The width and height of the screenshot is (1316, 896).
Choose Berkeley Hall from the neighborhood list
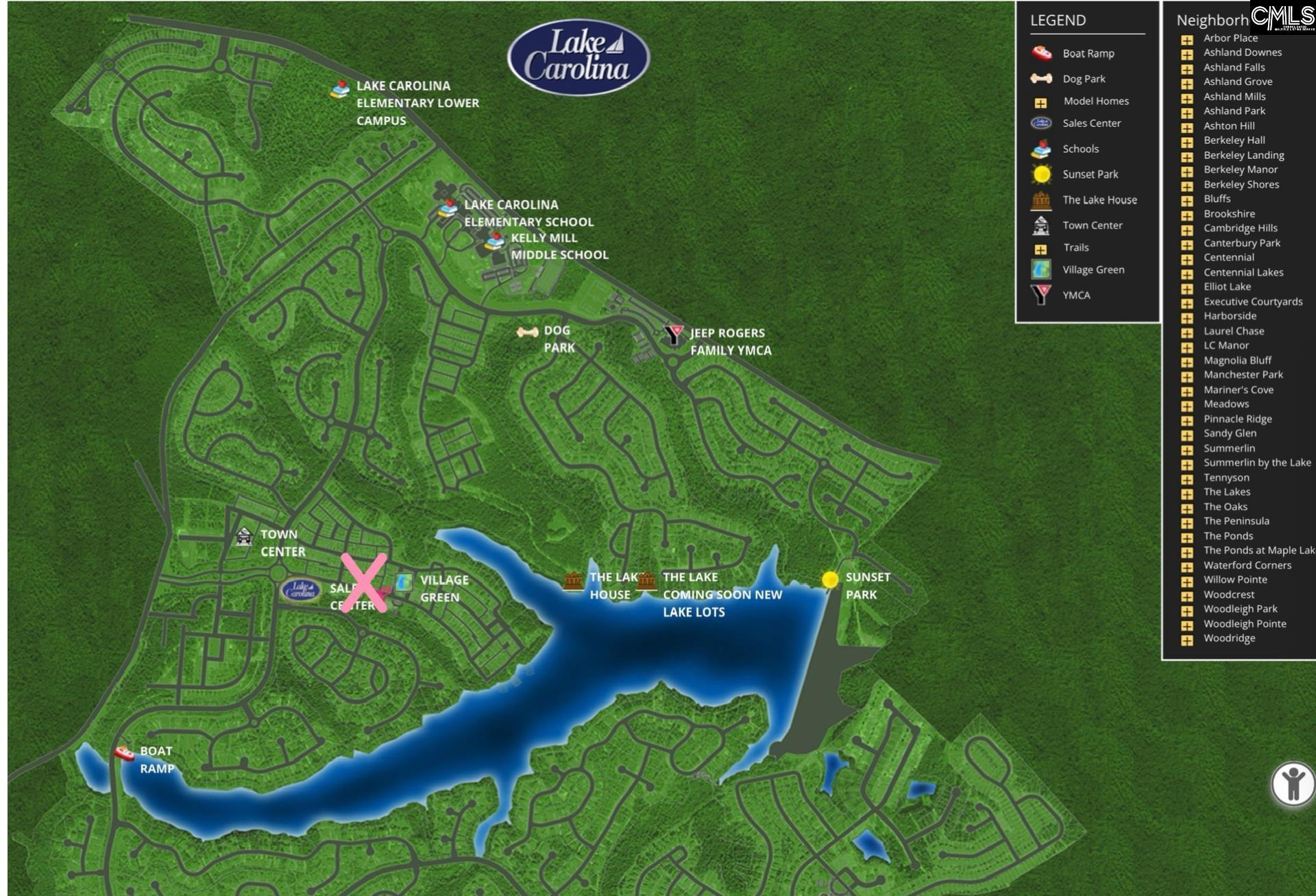click(1234, 141)
